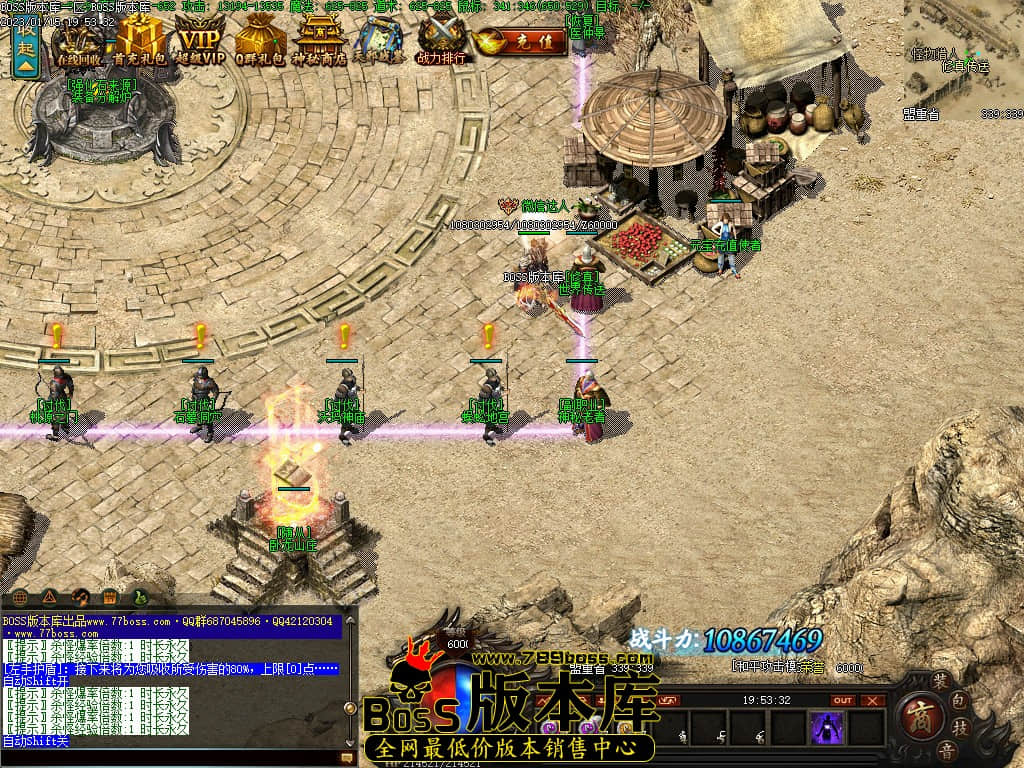Click the 充值 recharge button
This screenshot has width=1024, height=768.
tap(520, 42)
